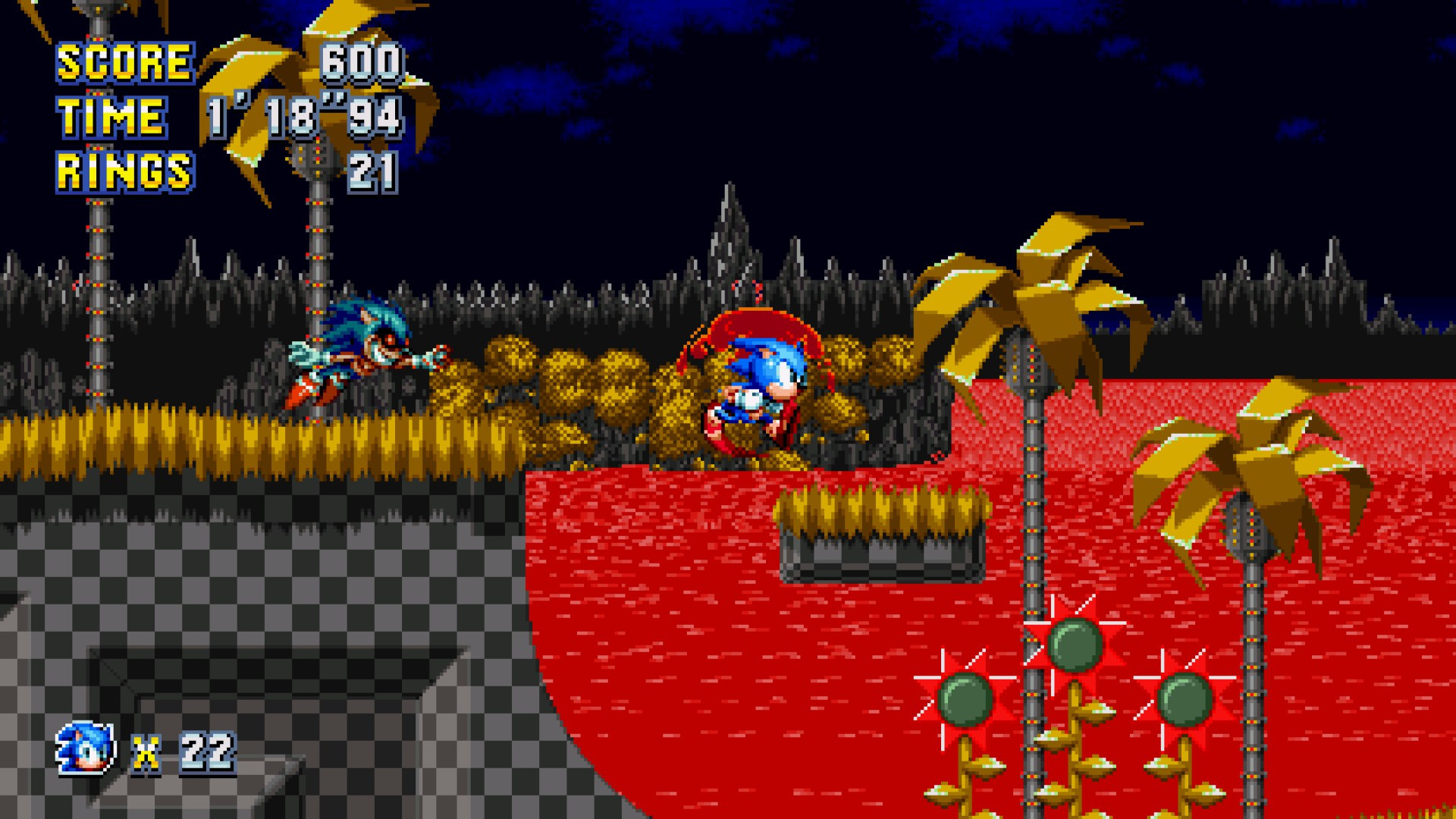Click the spiky mountain peak in the background

[728, 220]
